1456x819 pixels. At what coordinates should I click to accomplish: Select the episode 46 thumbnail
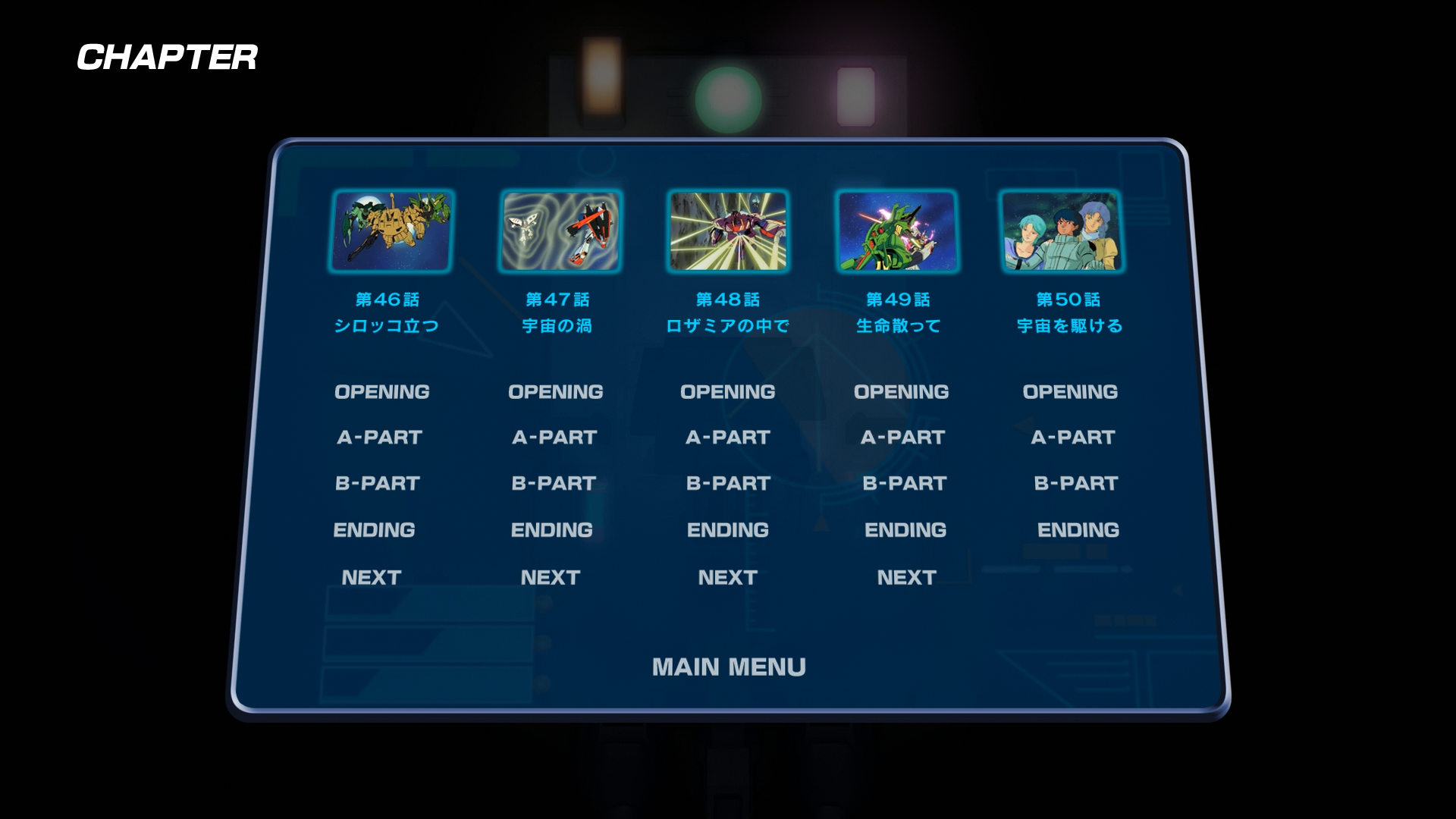pyautogui.click(x=391, y=231)
